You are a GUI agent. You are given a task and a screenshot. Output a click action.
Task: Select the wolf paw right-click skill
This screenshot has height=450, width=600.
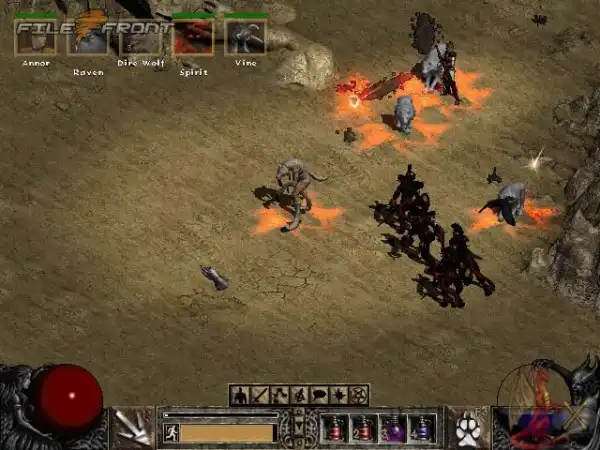(x=468, y=429)
